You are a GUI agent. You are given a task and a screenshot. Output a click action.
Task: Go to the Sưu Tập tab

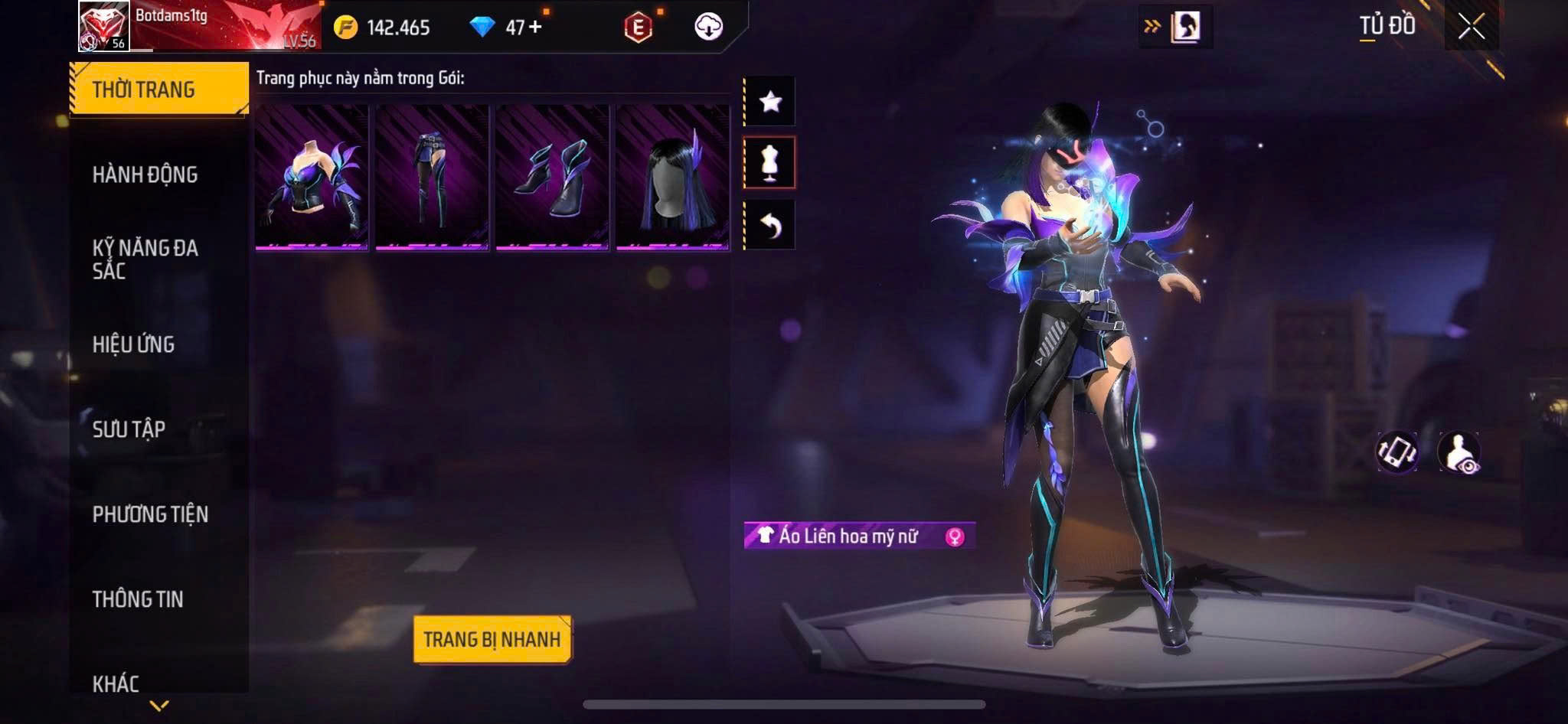[x=129, y=429]
